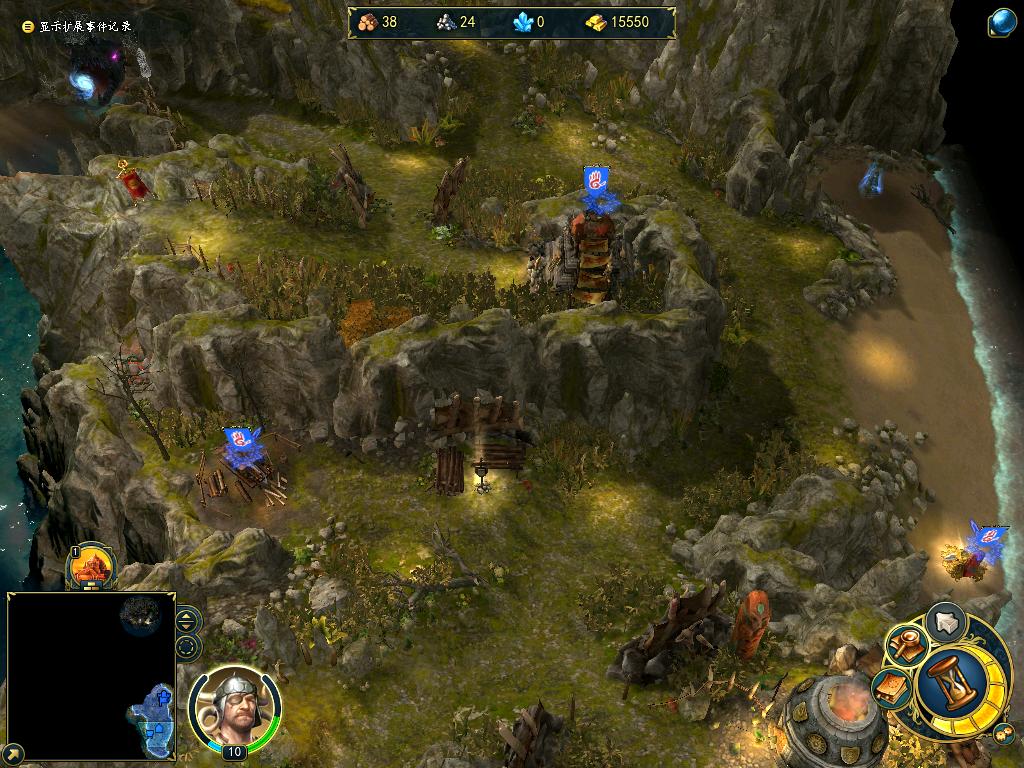The width and height of the screenshot is (1024, 768).
Task: Collapse the minimap with the arrow button
Action: [13, 751]
